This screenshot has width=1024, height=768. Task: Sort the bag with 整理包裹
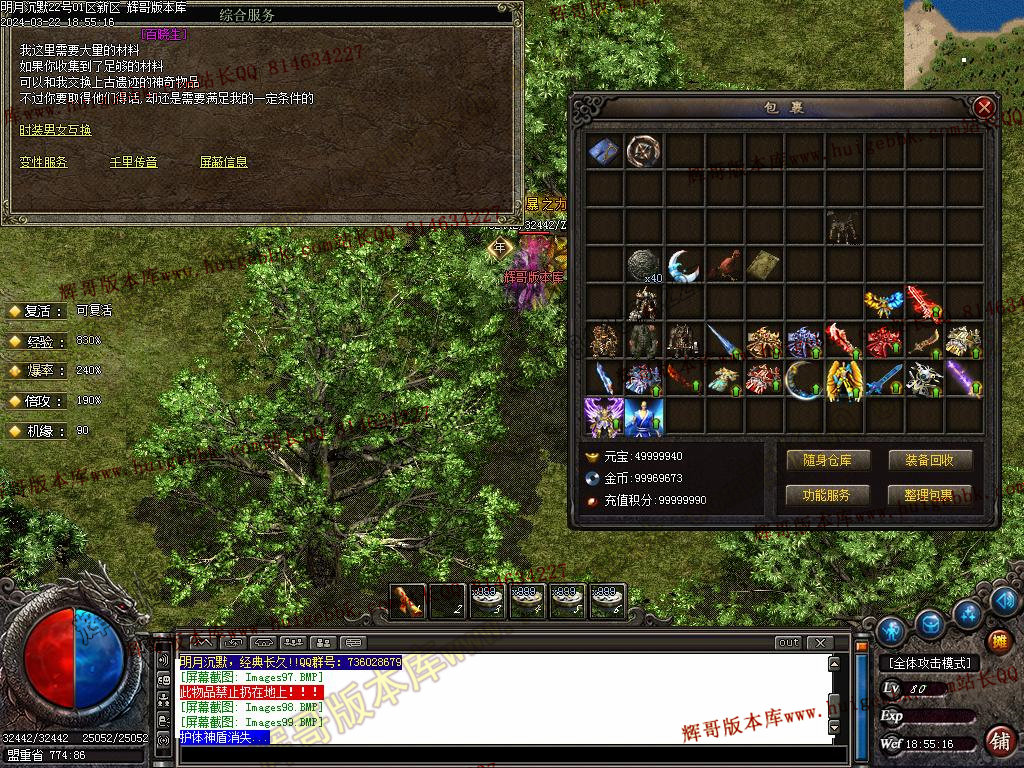coord(930,495)
